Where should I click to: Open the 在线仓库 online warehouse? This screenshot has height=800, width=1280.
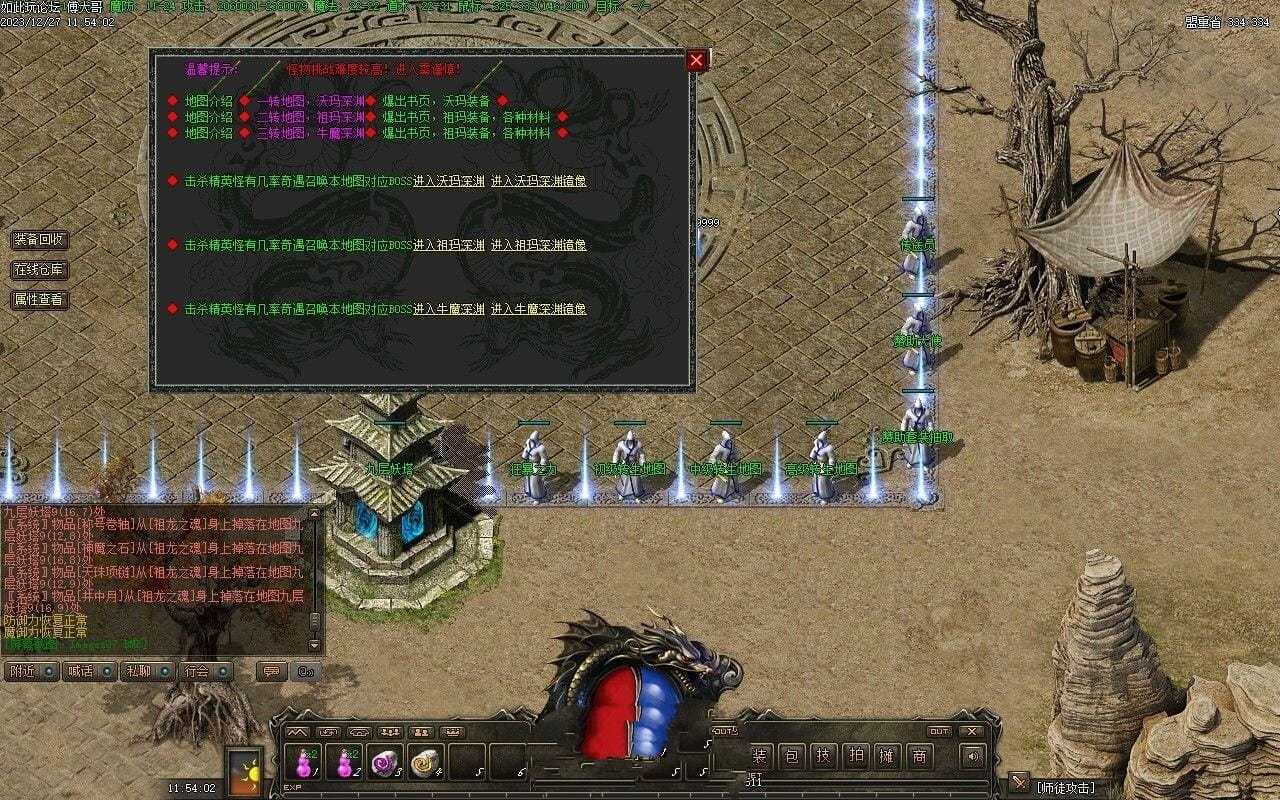point(40,270)
